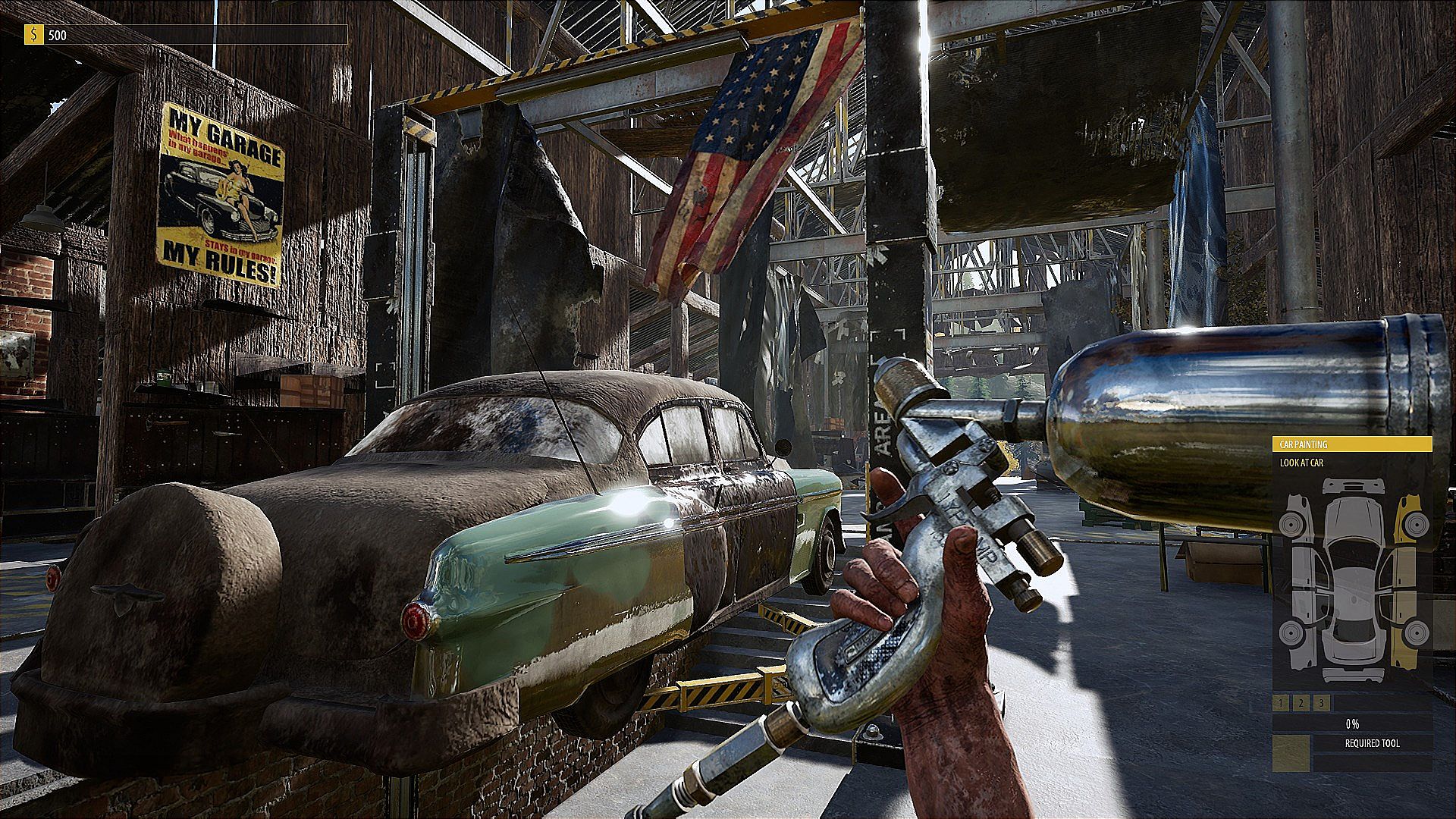
Task: Select the Car Painting task header
Action: coord(1351,444)
